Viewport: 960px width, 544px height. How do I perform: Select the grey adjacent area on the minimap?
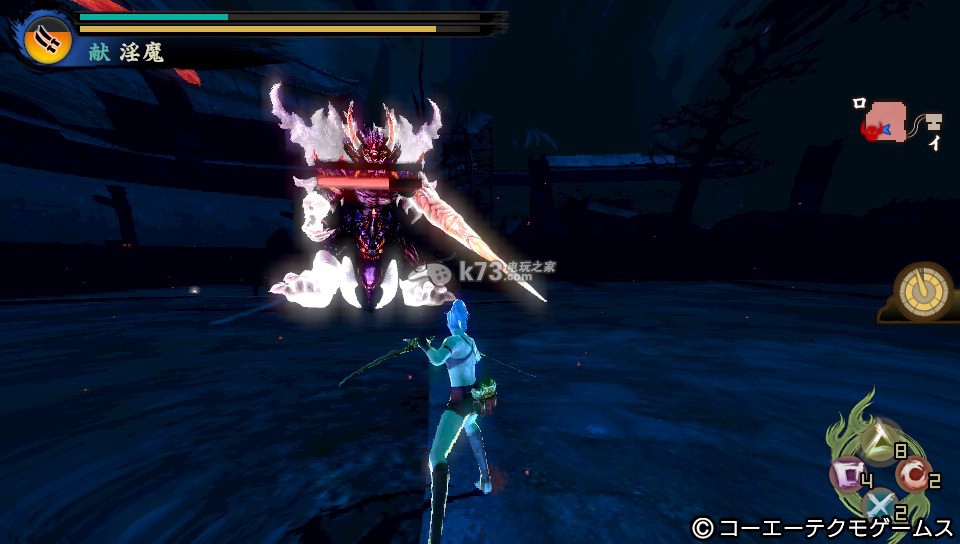[932, 122]
